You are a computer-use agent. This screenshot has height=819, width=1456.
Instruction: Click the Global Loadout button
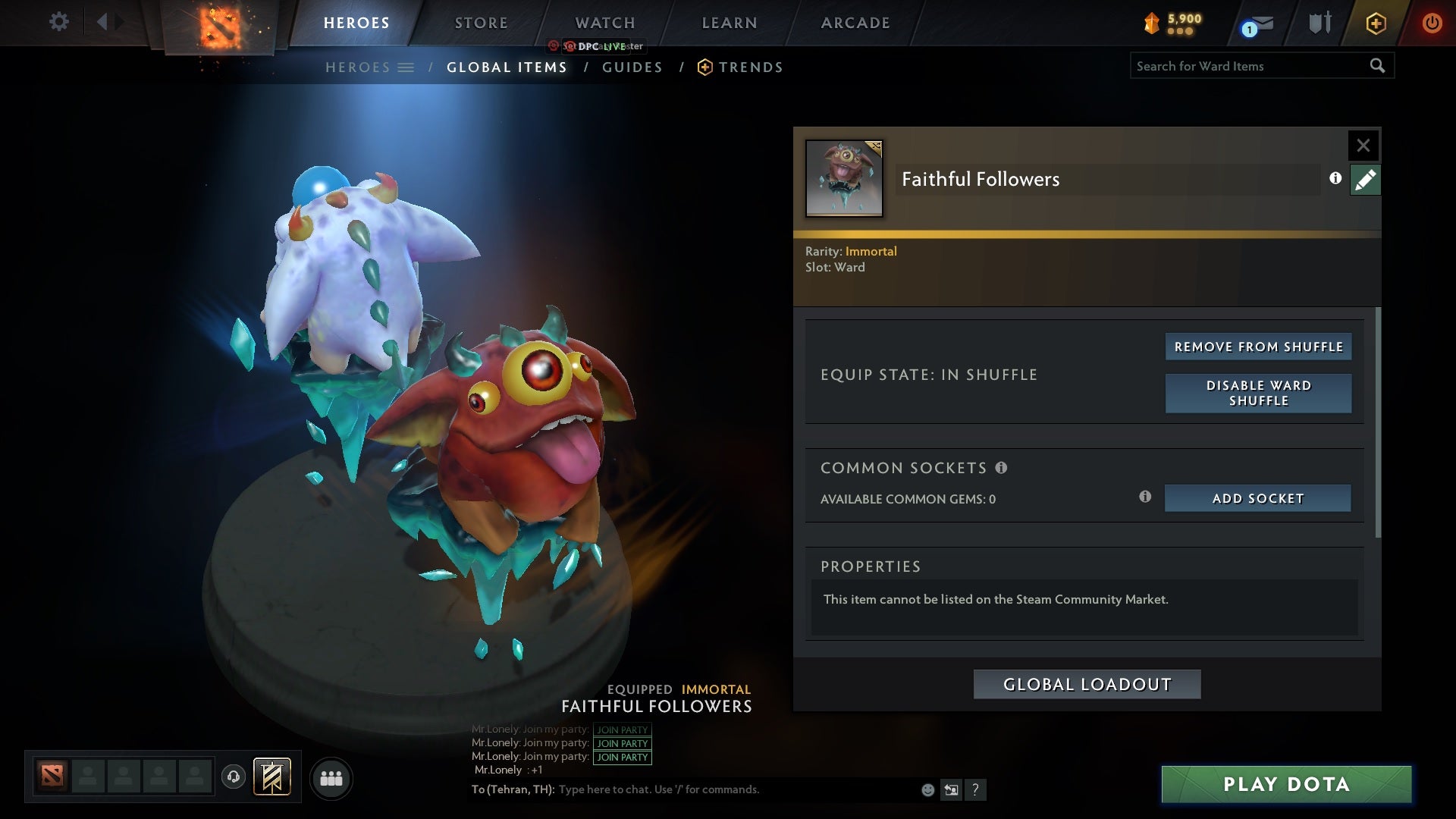1086,683
